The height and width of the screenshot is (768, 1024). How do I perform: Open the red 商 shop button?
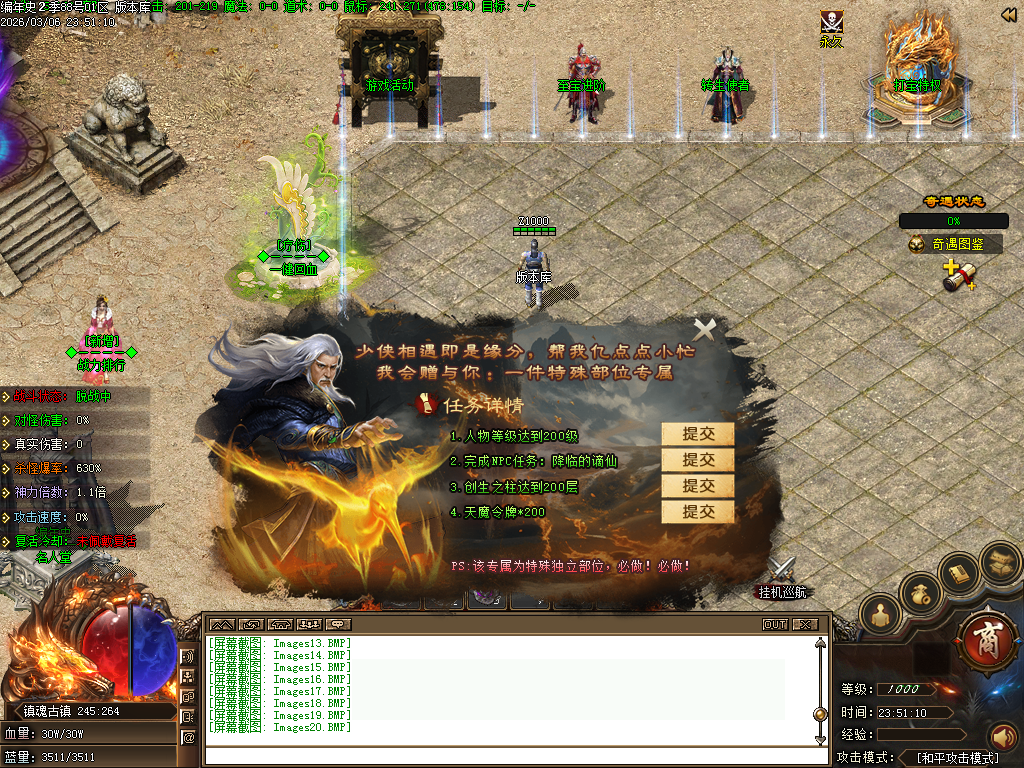[986, 637]
